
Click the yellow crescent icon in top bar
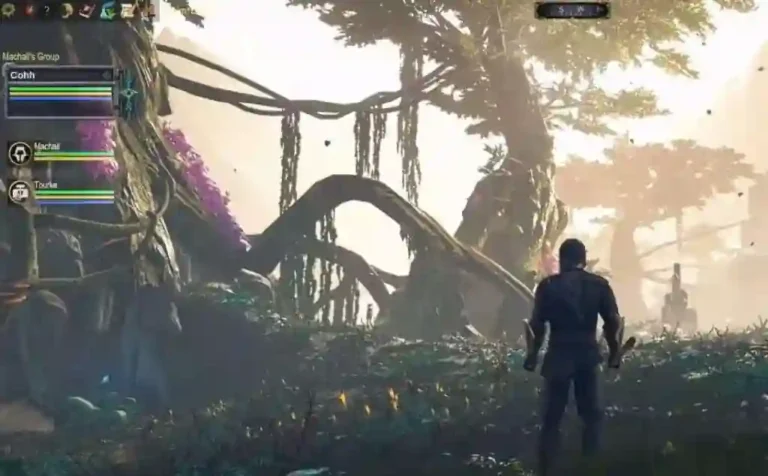point(66,10)
